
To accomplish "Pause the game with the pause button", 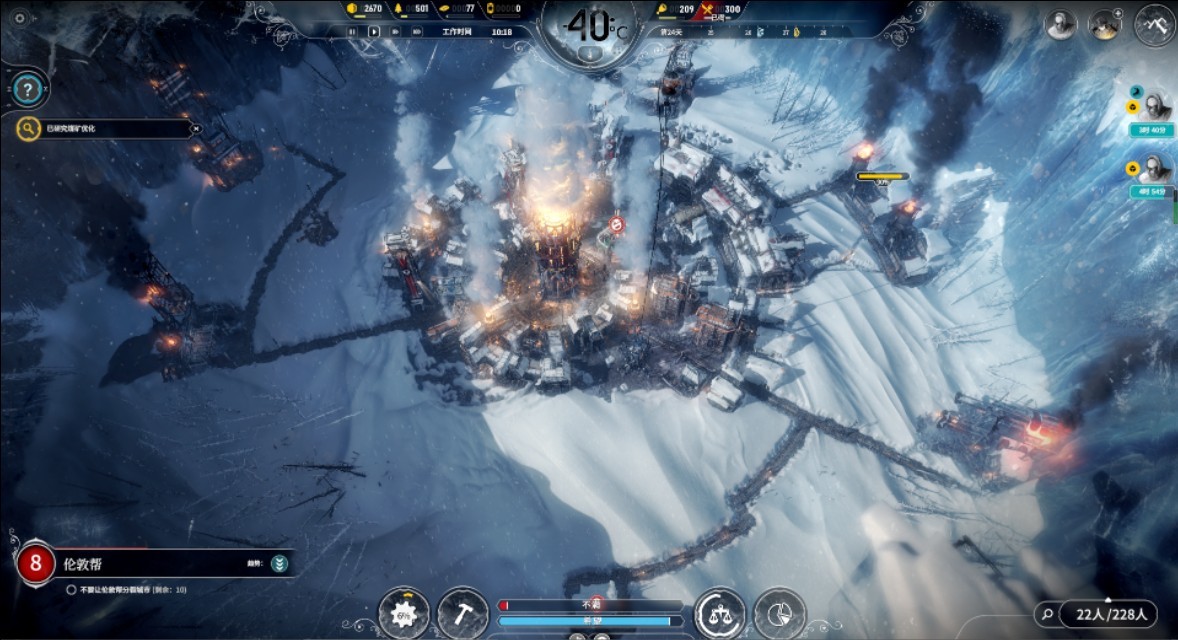I will [352, 31].
